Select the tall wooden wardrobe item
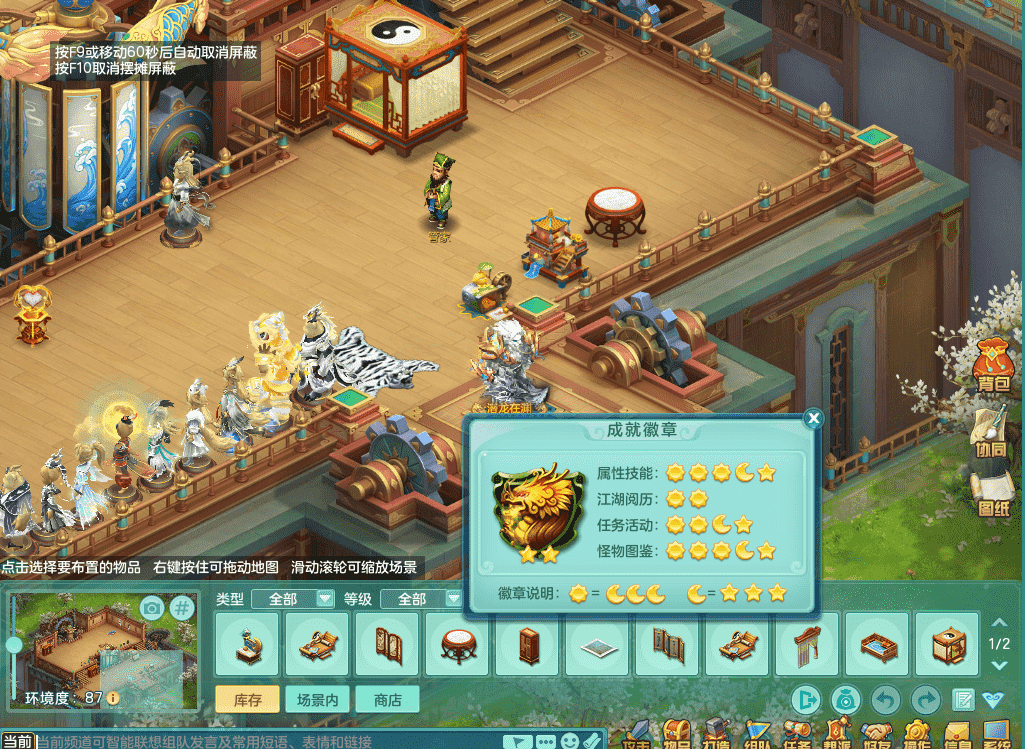 527,645
